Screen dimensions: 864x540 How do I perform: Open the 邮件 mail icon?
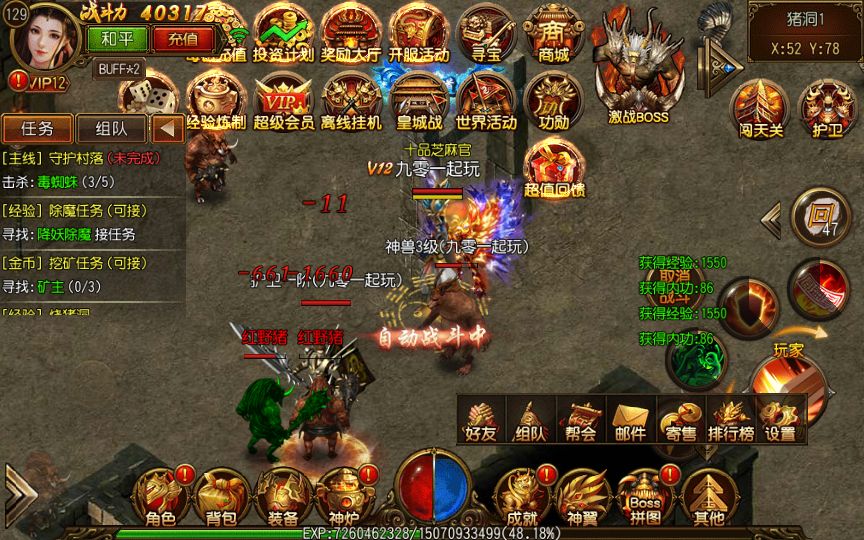click(x=630, y=420)
